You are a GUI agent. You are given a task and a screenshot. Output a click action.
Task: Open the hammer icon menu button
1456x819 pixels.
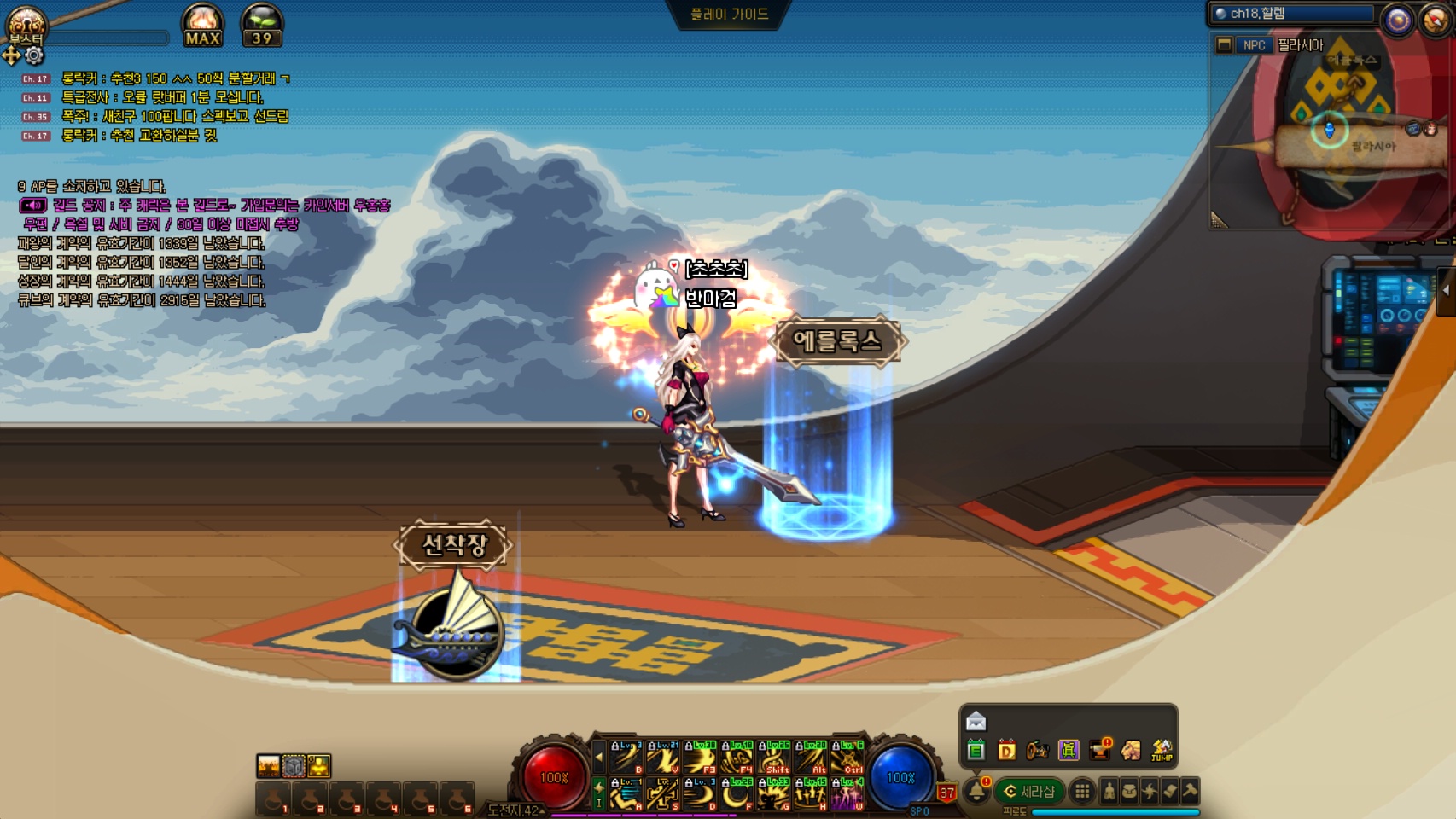point(1190,792)
